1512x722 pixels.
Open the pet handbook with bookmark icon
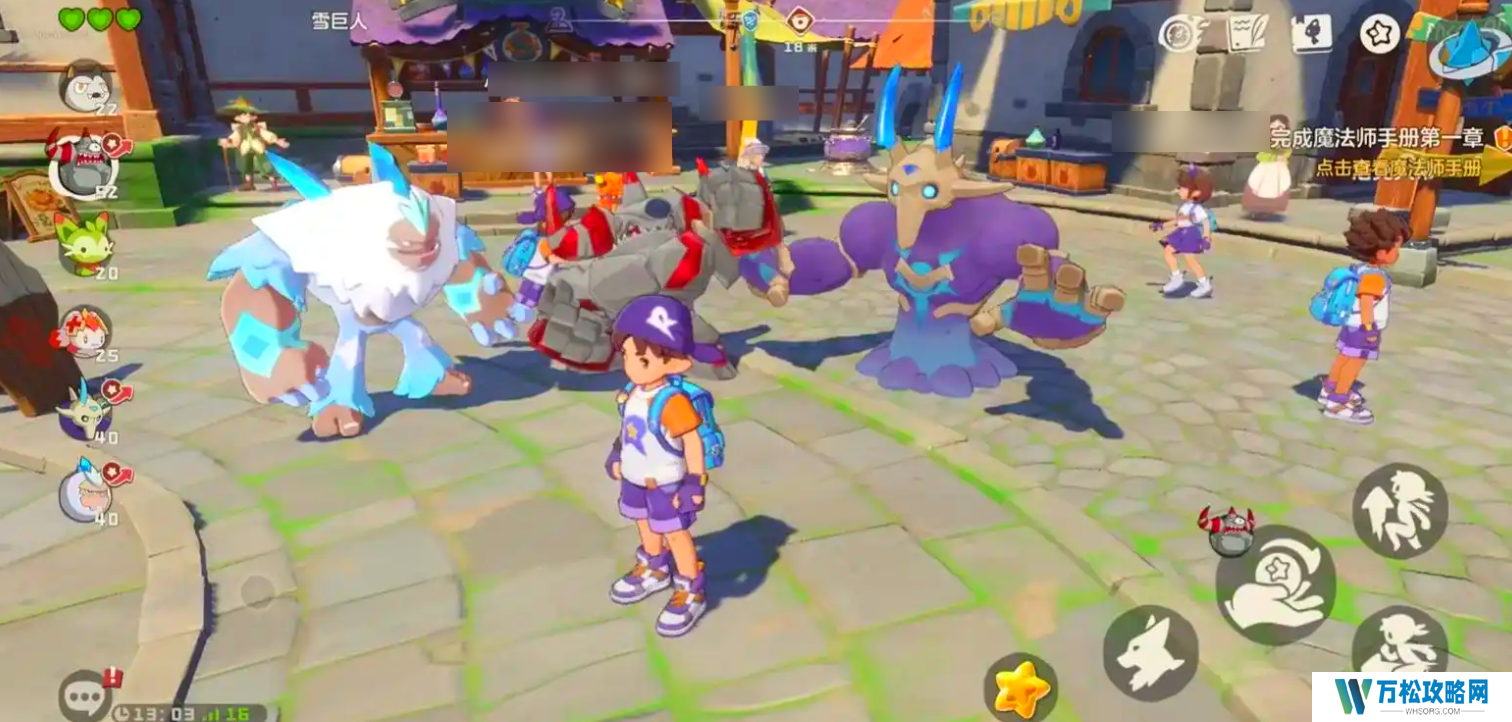(1311, 33)
